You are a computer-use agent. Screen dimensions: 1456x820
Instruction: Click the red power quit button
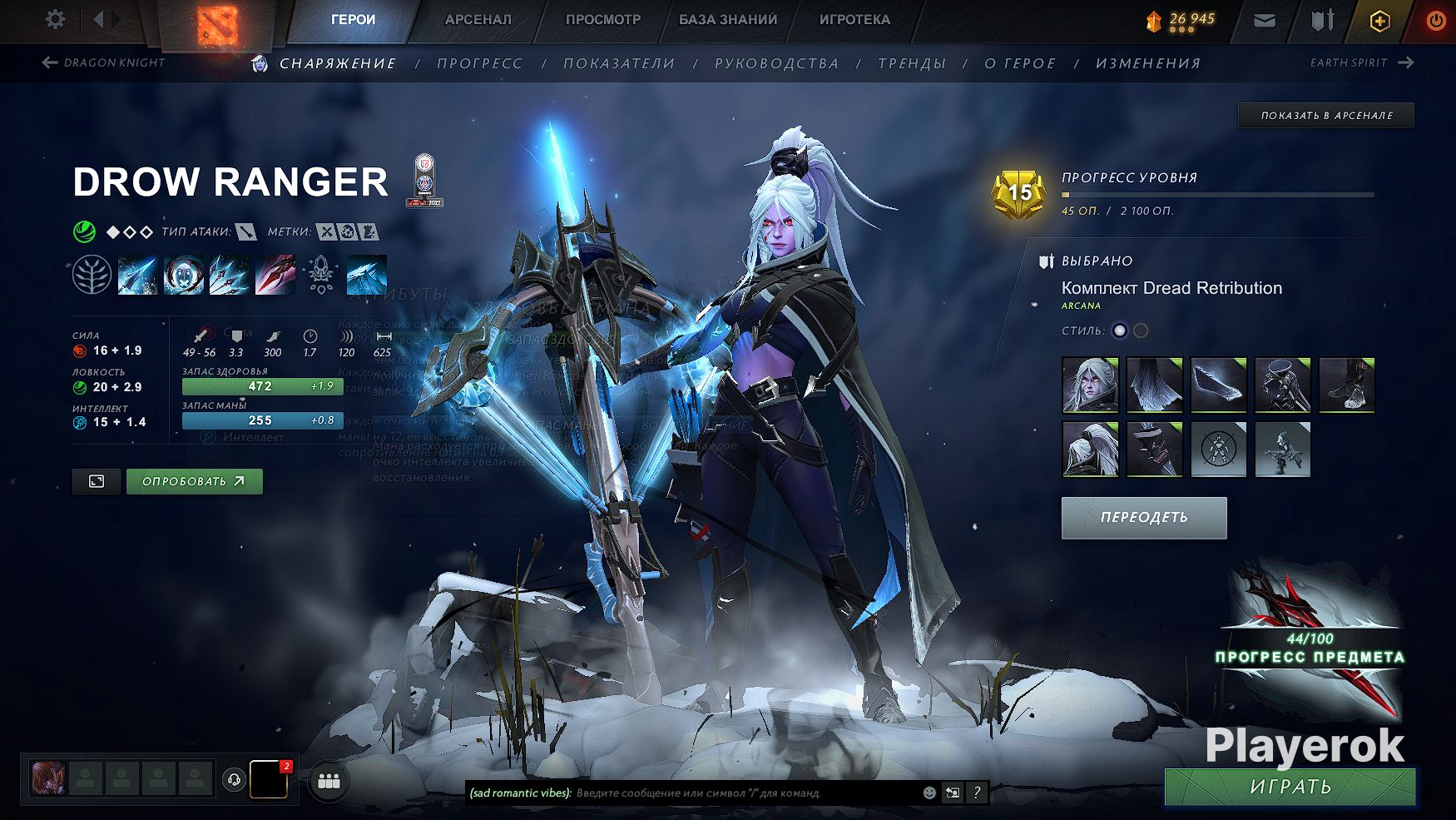1436,21
